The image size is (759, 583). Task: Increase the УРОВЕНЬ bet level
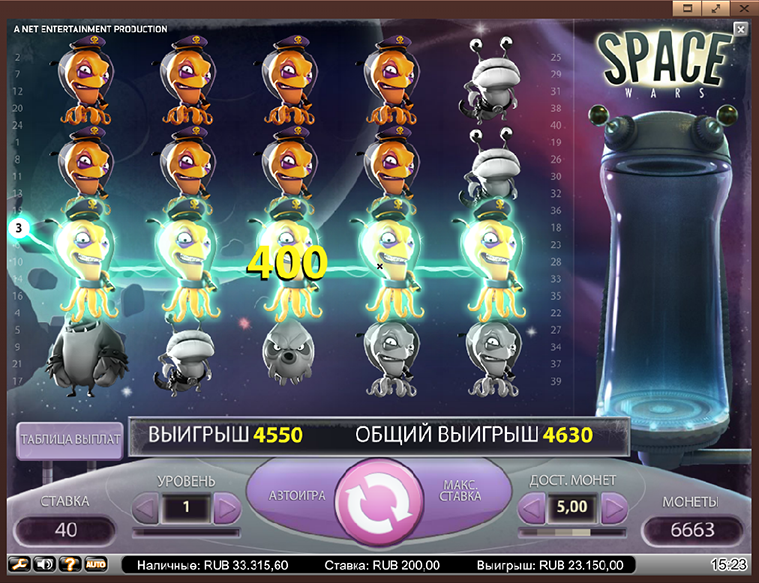point(227,508)
